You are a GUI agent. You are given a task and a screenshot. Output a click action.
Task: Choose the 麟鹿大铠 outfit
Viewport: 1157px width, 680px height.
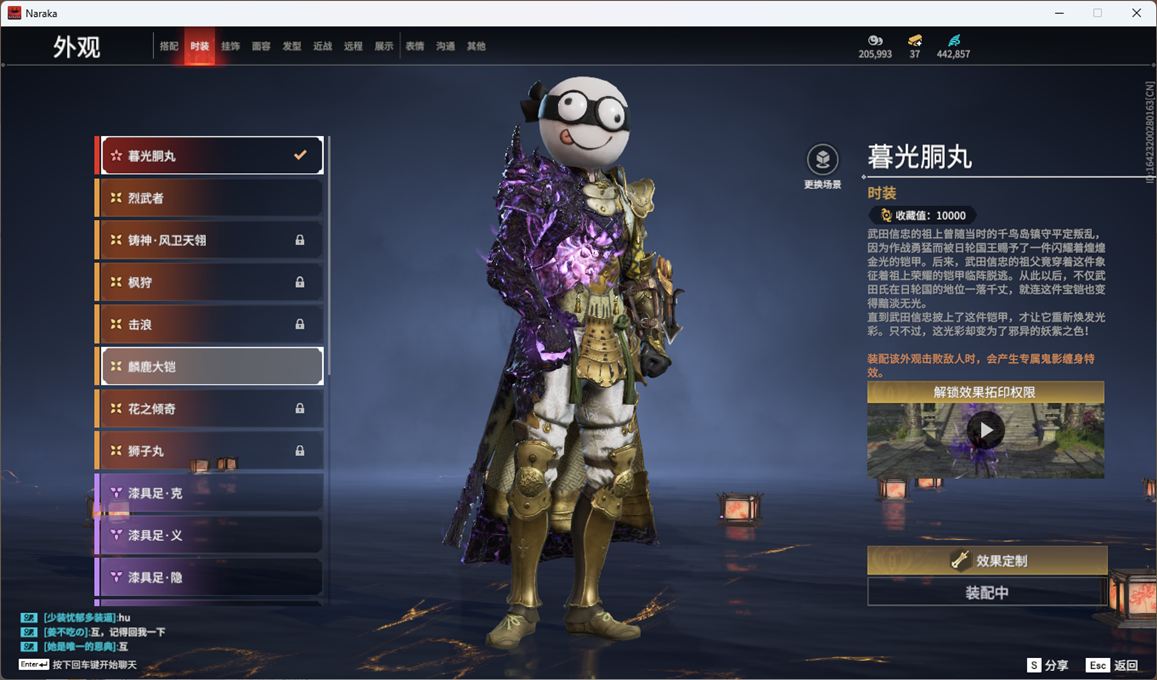(x=210, y=367)
